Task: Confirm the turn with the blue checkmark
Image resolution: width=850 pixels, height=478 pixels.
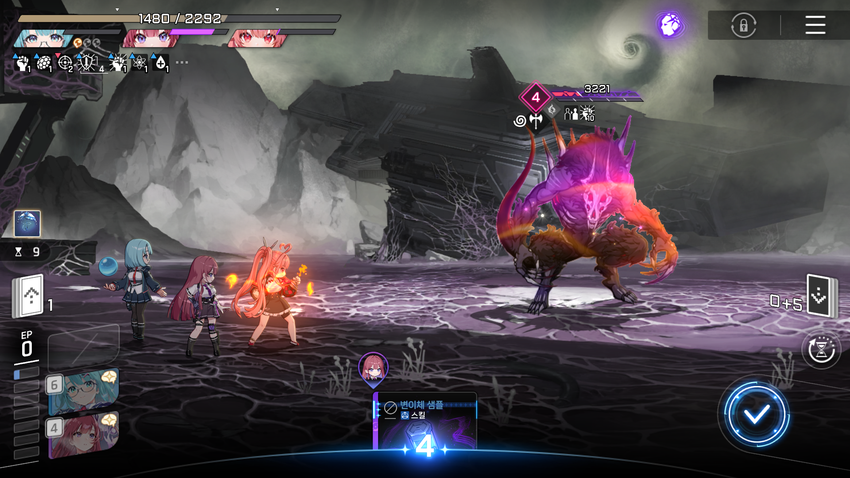Action: coord(757,413)
